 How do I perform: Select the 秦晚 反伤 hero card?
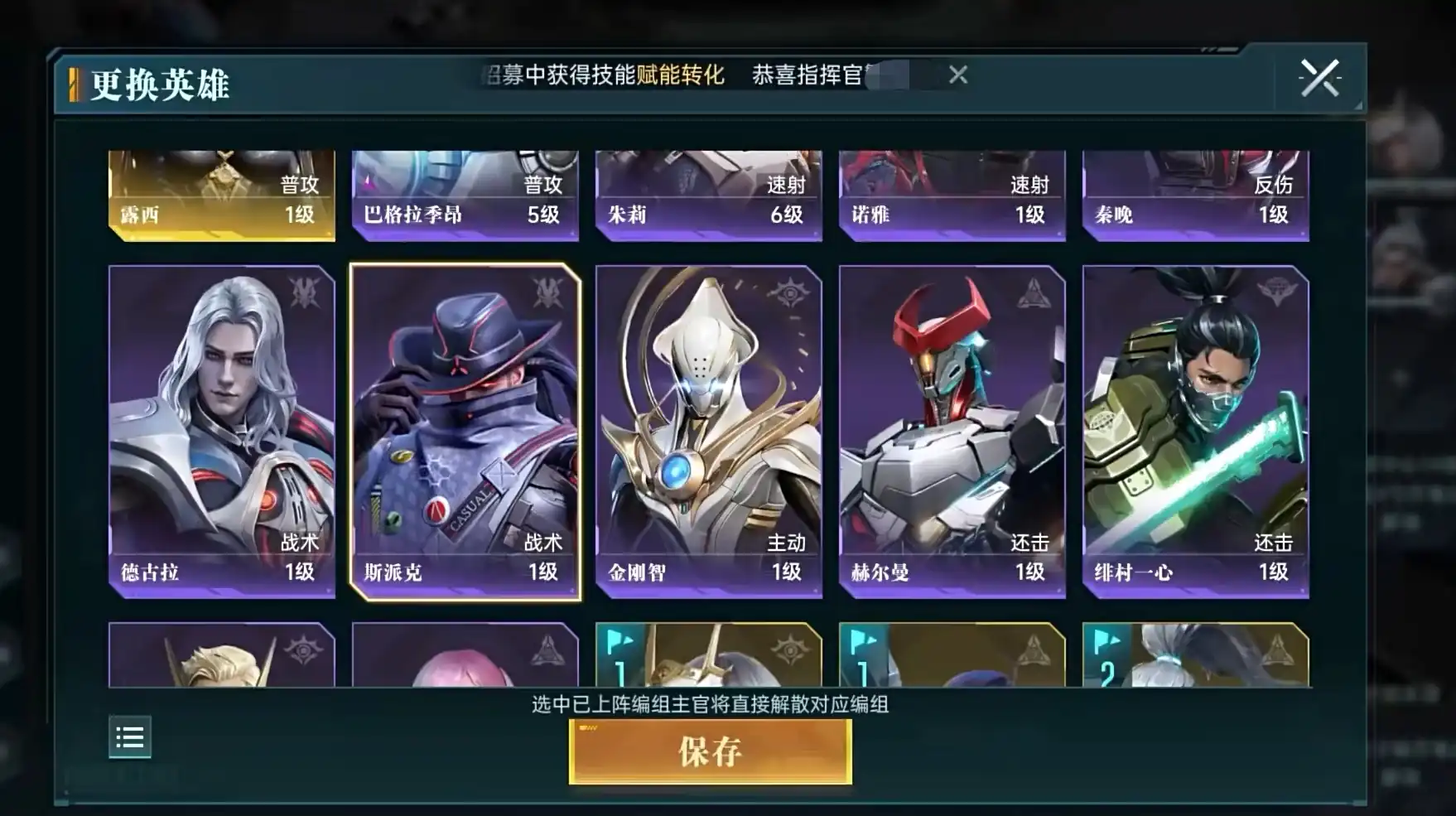tap(1193, 195)
